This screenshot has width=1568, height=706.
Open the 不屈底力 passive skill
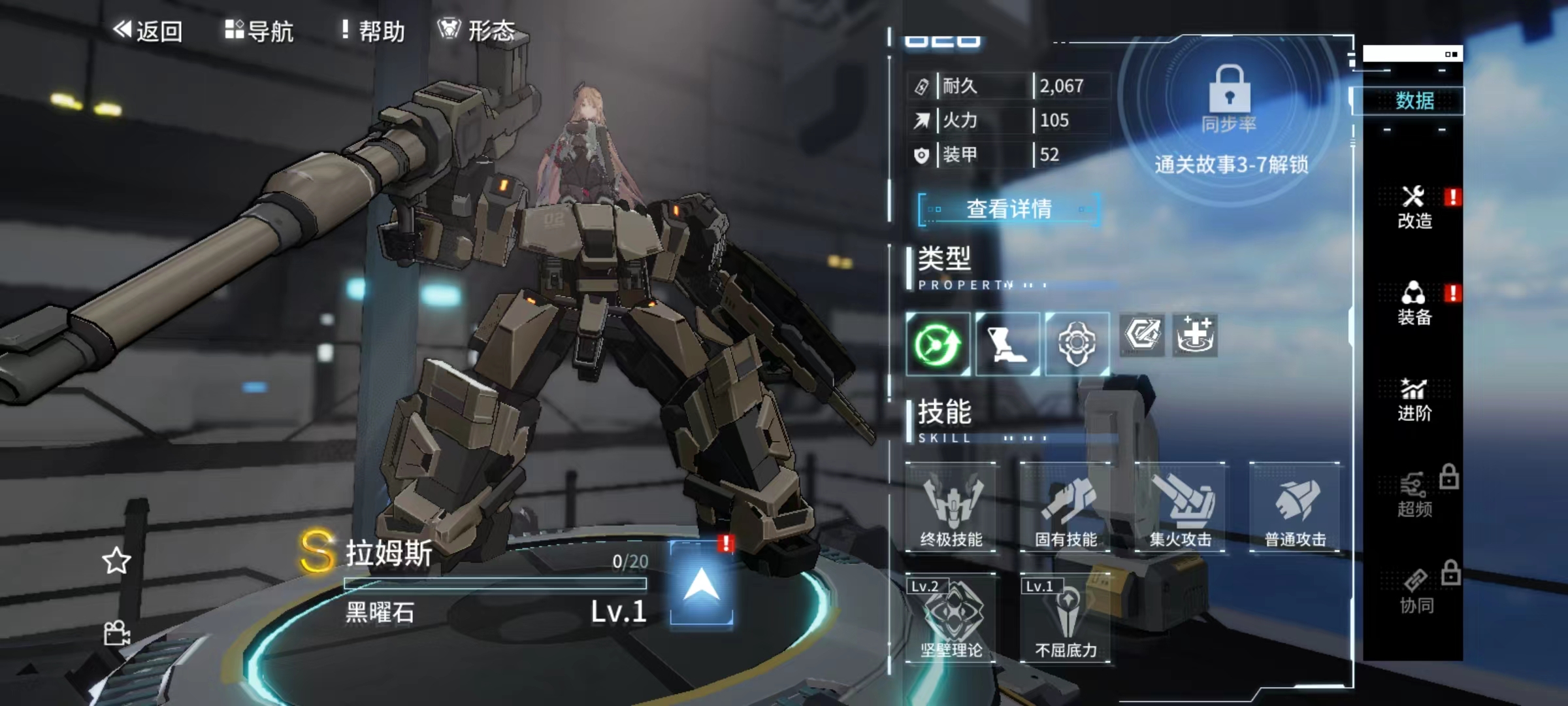tap(1066, 618)
